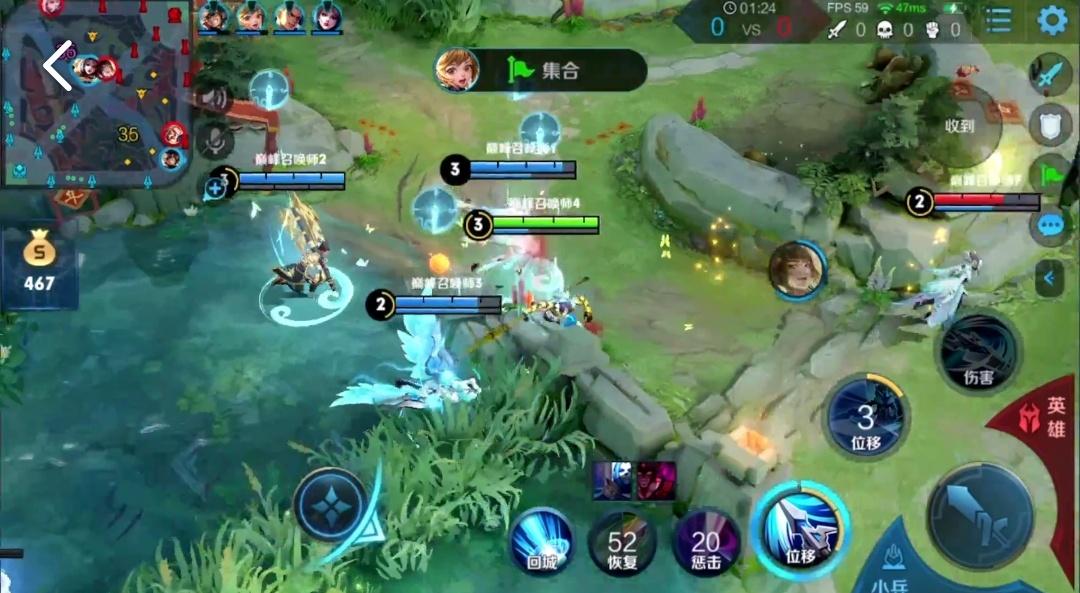Open the scoreboard list icon
The height and width of the screenshot is (593, 1080).
tap(998, 20)
